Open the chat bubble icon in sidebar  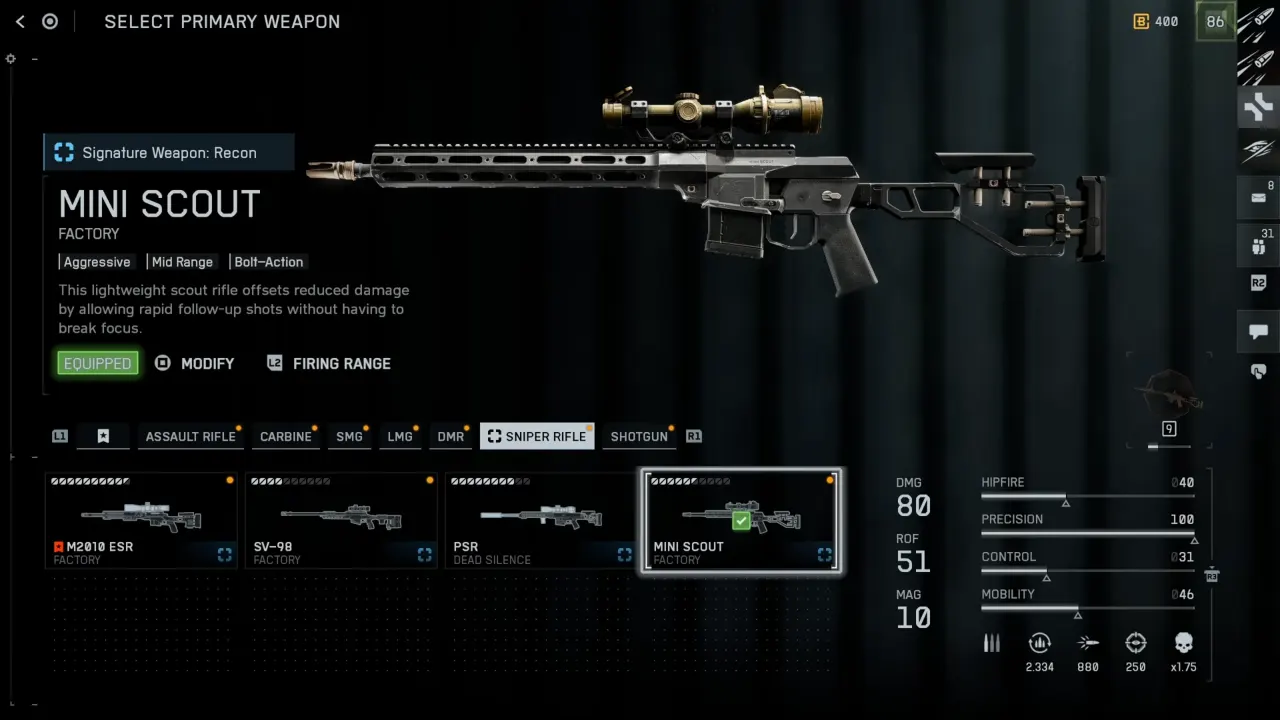pos(1258,332)
